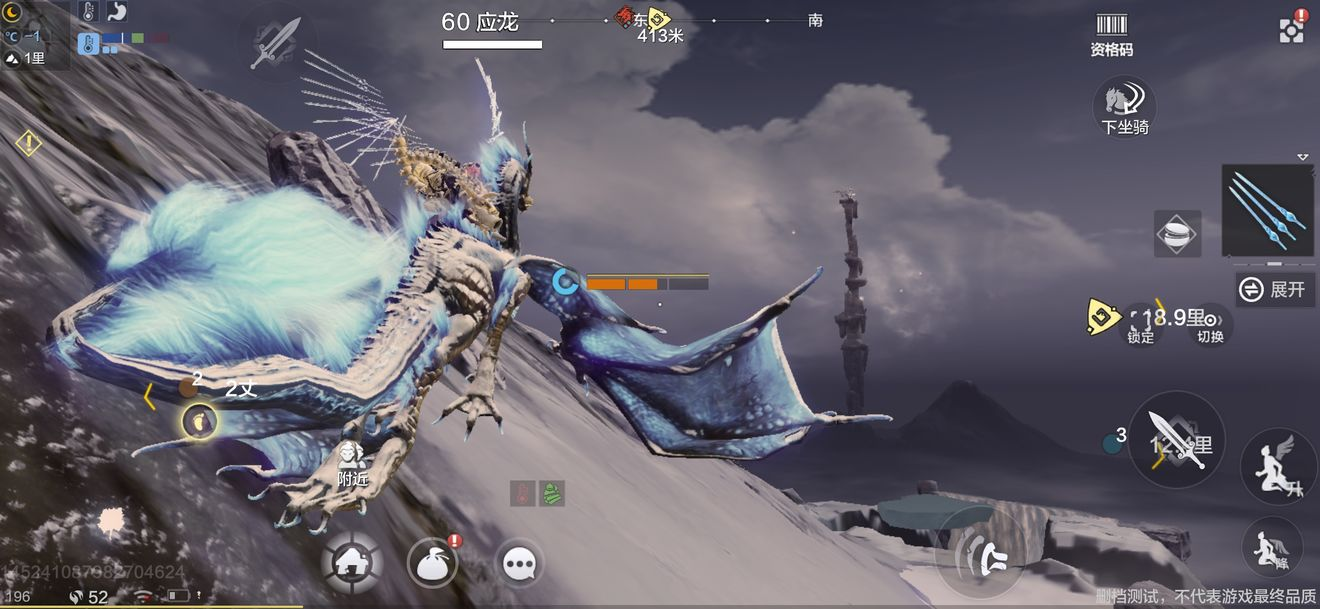Image resolution: width=1320 pixels, height=609 pixels.
Task: Click the yellow warning diamond alert
Action: [x=29, y=143]
